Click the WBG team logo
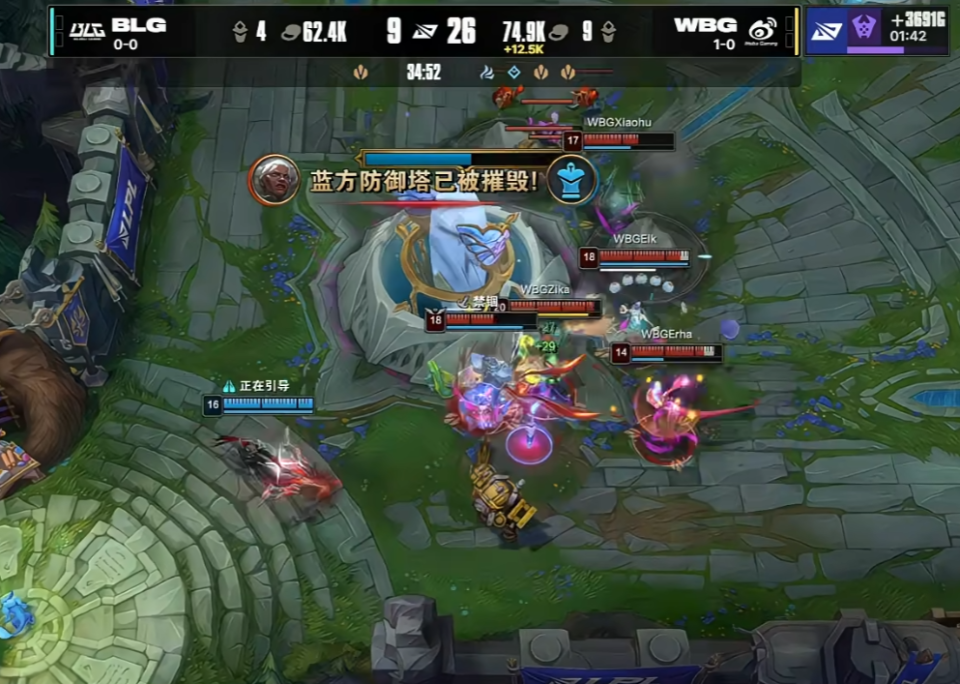Viewport: 960px width, 684px height. pyautogui.click(x=763, y=30)
